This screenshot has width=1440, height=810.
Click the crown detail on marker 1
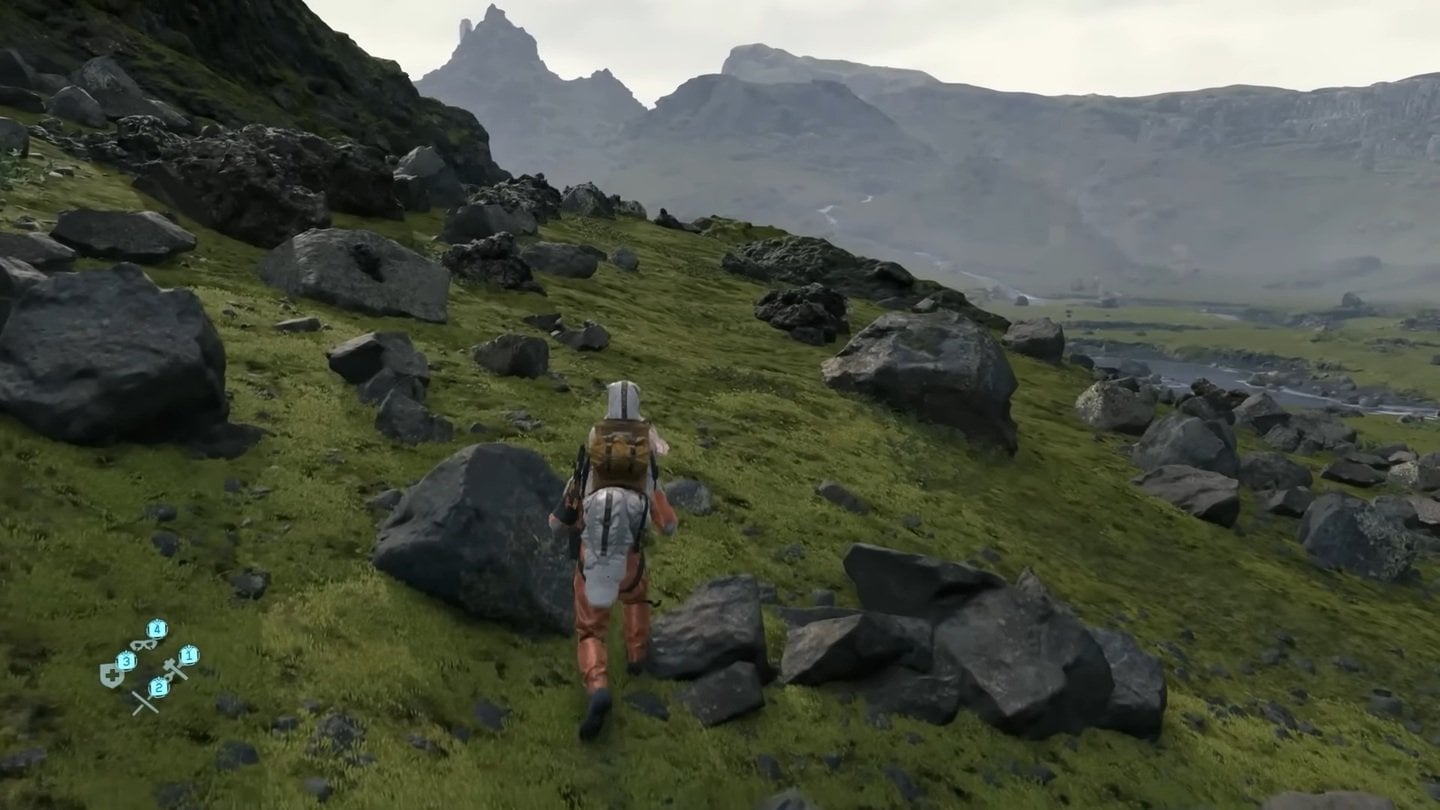189,646
